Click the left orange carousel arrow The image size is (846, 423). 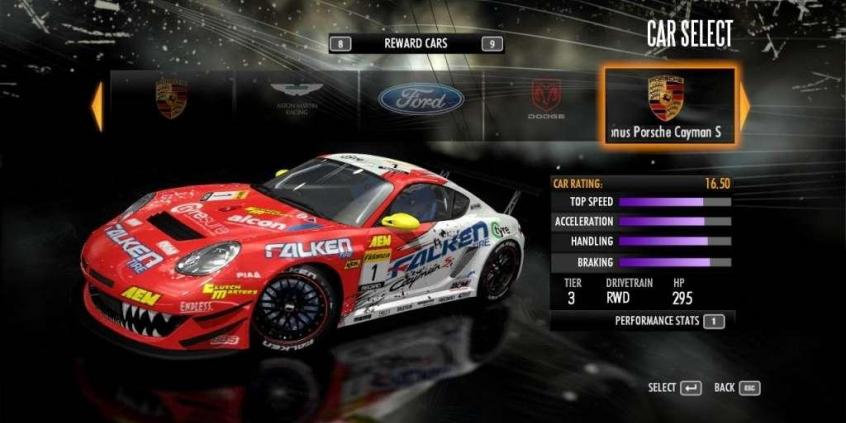(x=97, y=106)
